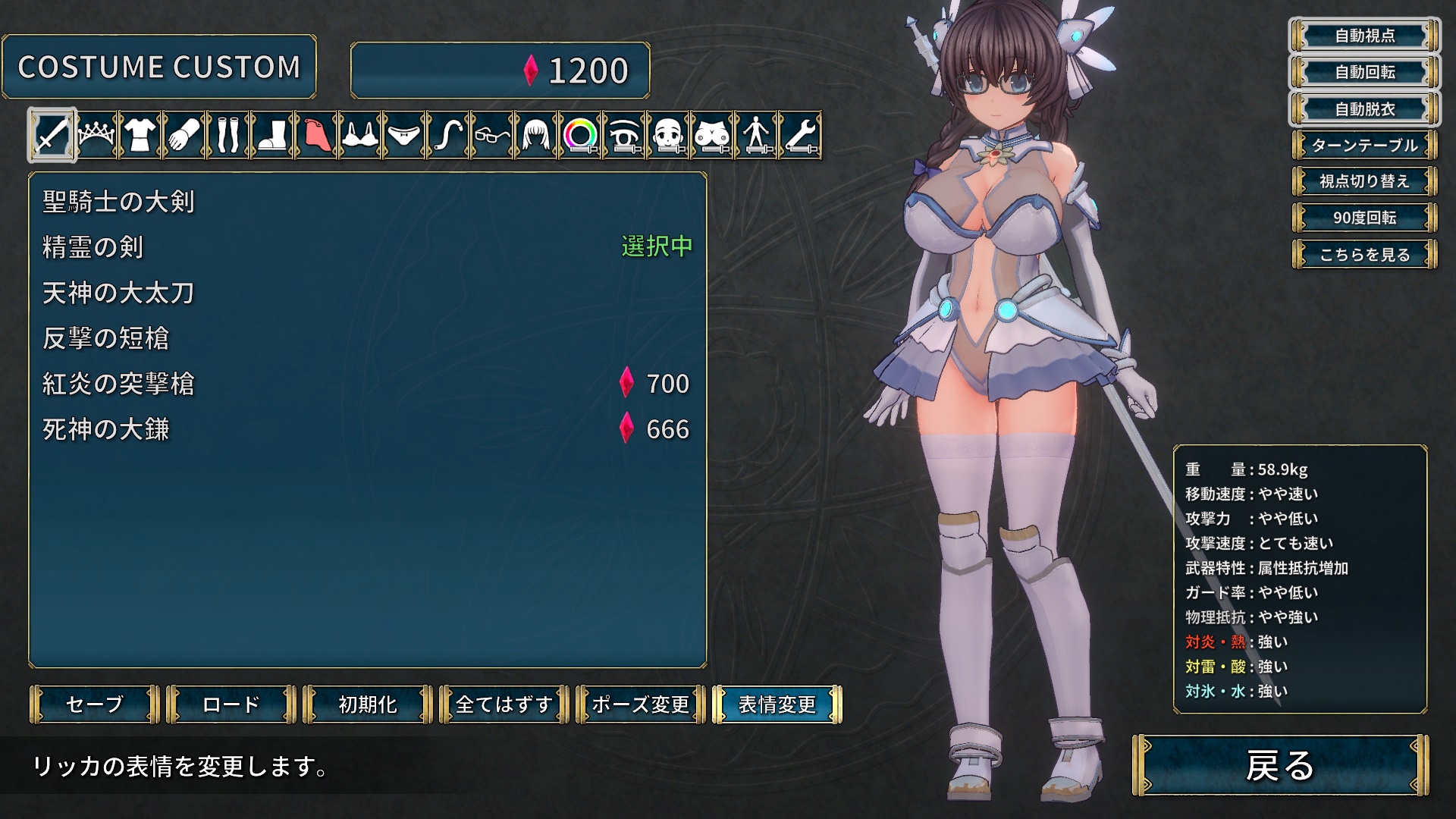Toggle 自動回転 auto rotation
This screenshot has width=1456, height=819.
(1364, 72)
